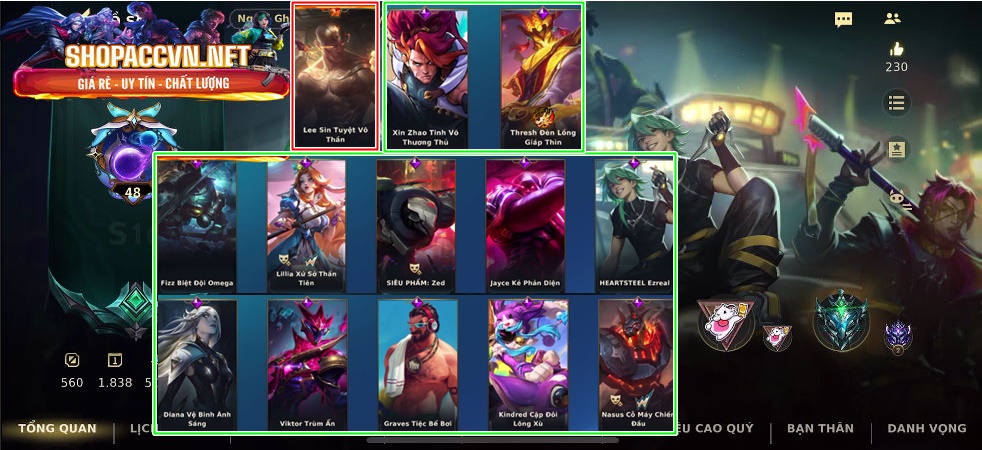
Task: View the Fizz Biệt Đội Omega skin
Action: [x=197, y=225]
